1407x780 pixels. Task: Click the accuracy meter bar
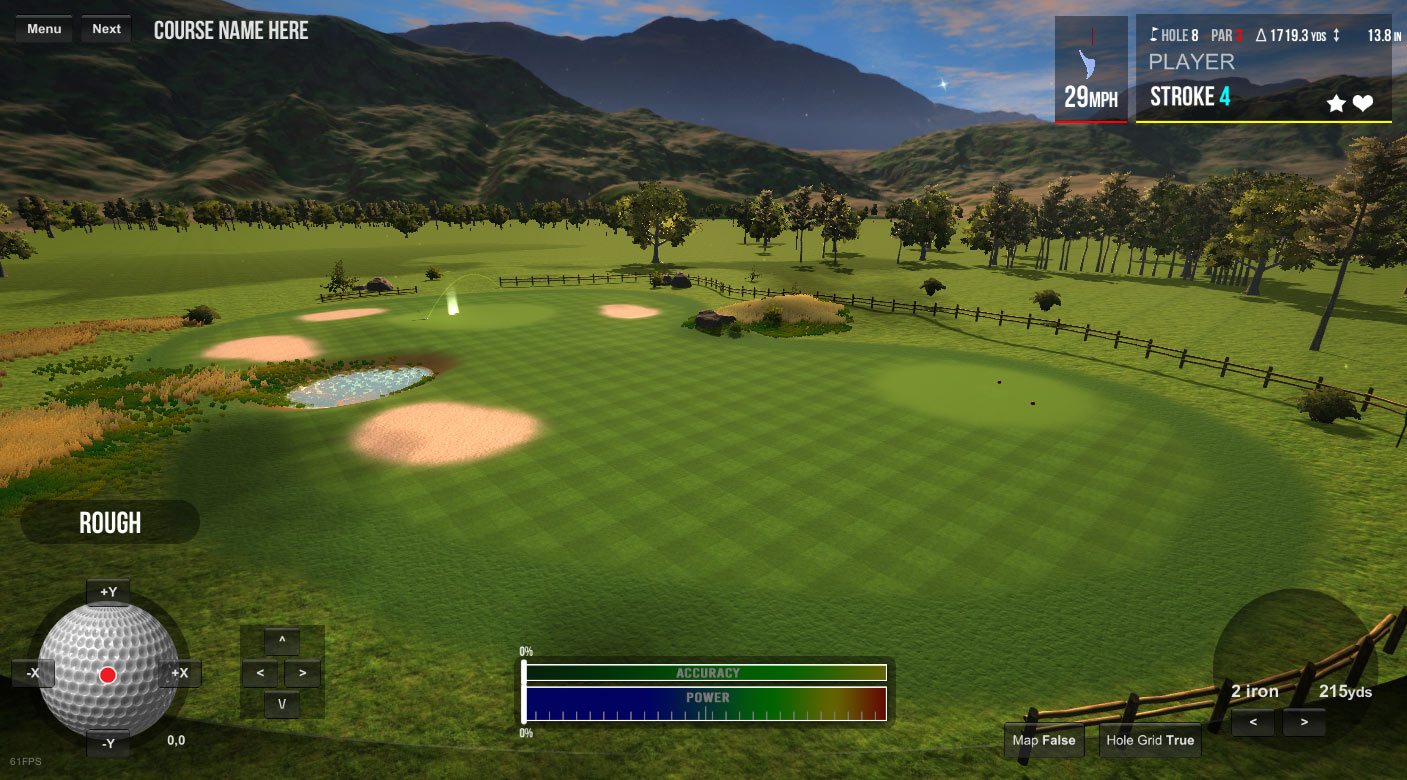coord(706,673)
